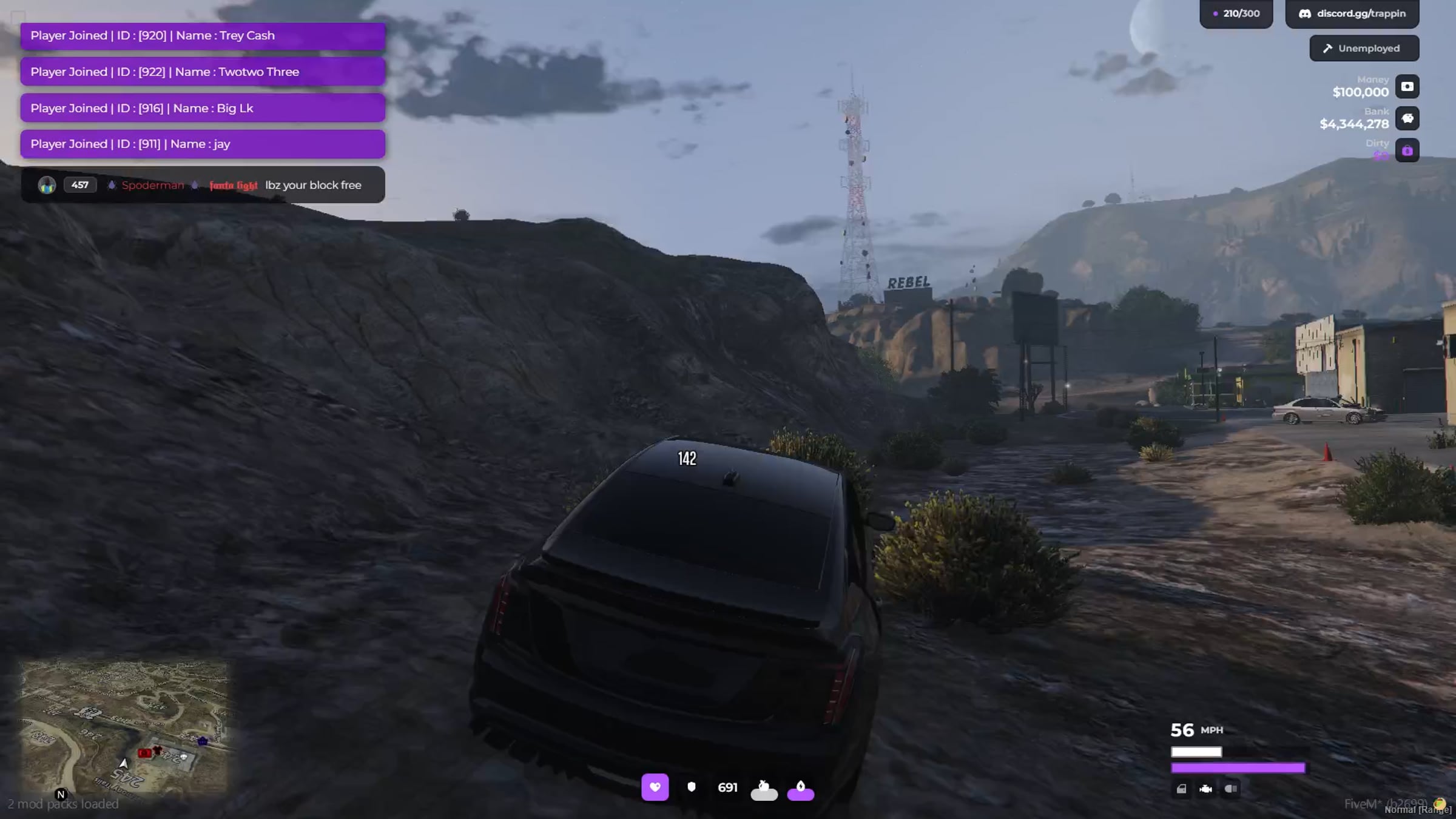Click the jay player joined notification
Image resolution: width=1456 pixels, height=819 pixels.
pos(203,144)
